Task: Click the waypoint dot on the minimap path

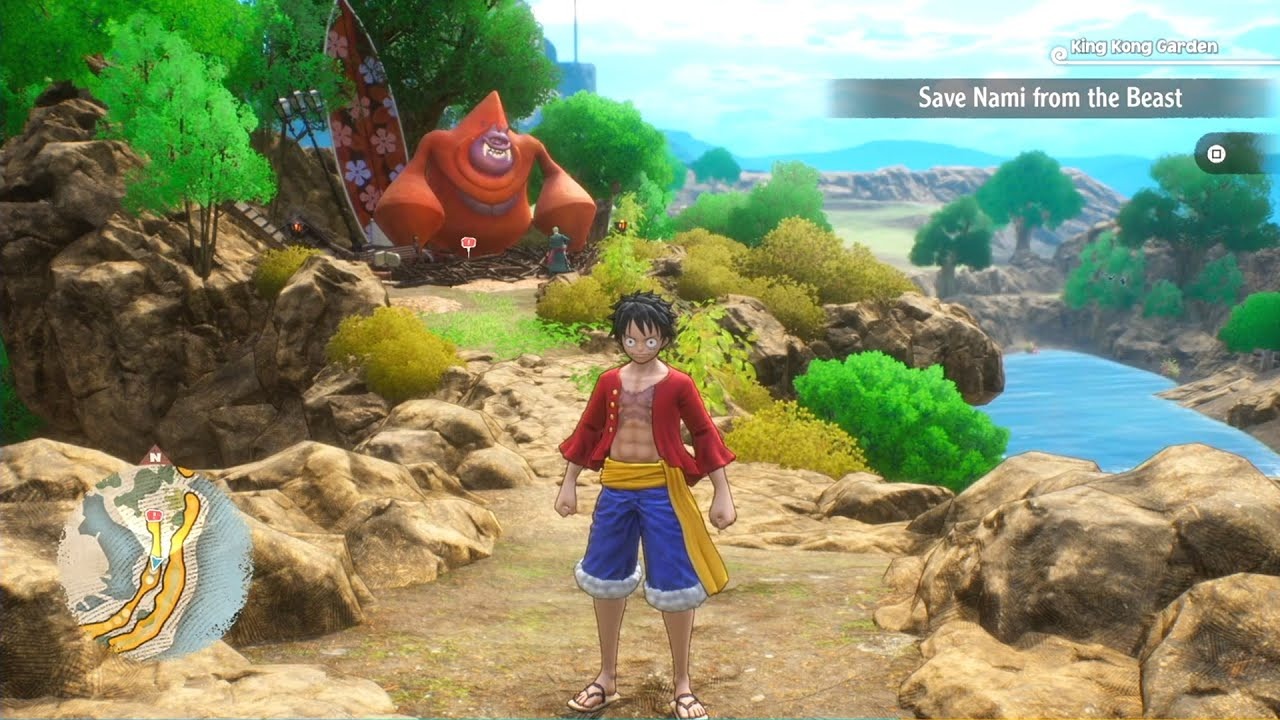Action: [148, 580]
